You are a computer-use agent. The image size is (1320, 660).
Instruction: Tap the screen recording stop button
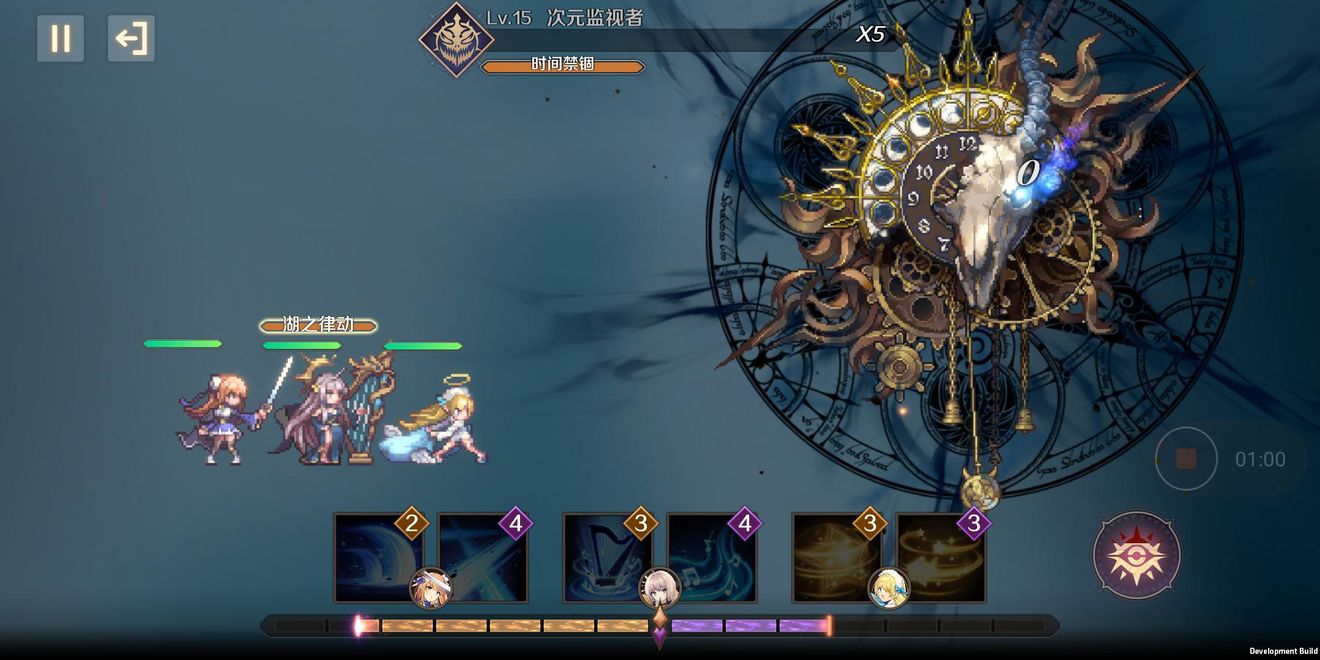click(x=1186, y=459)
